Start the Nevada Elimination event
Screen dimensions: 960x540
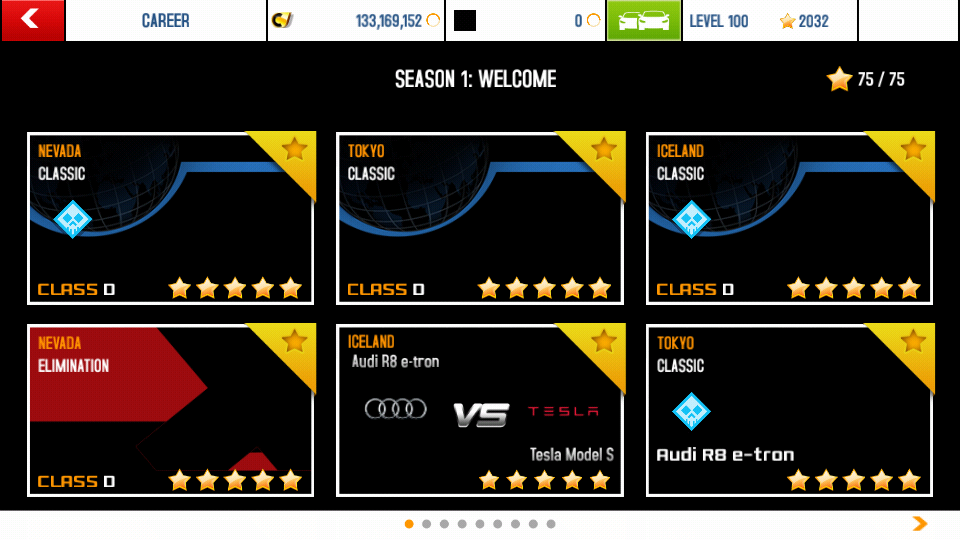[x=170, y=410]
